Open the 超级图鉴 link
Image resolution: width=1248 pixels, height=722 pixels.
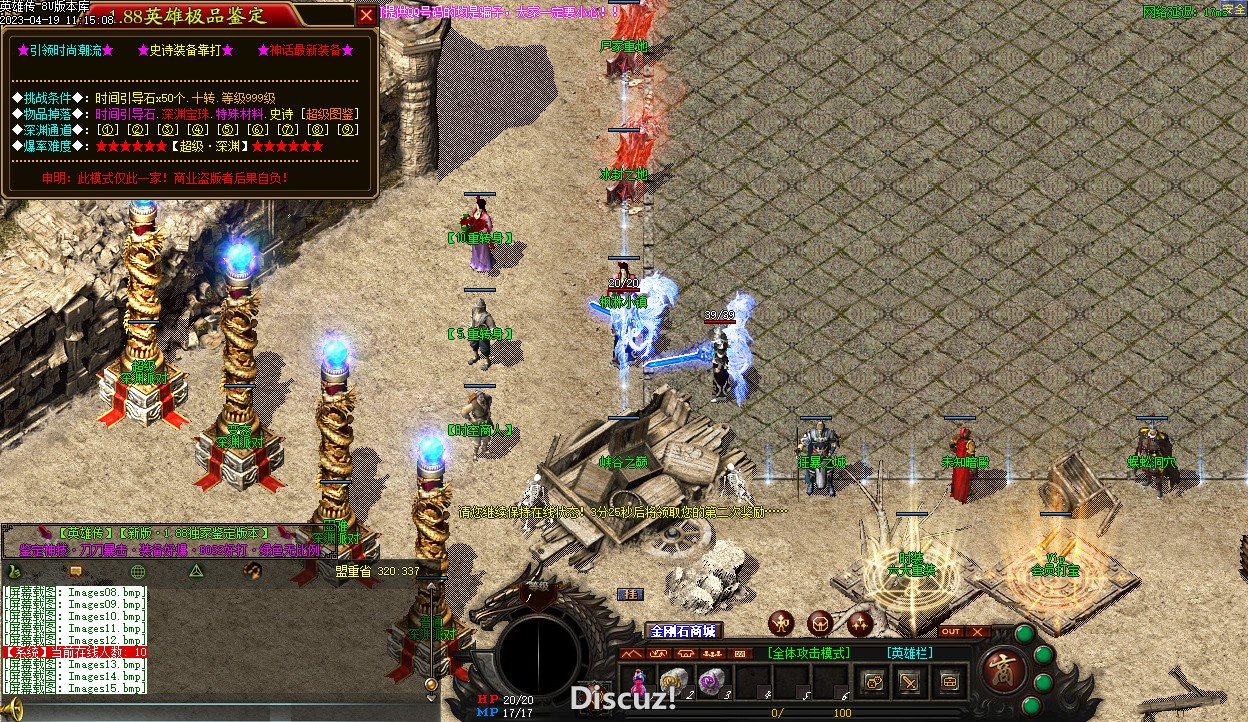[x=330, y=114]
